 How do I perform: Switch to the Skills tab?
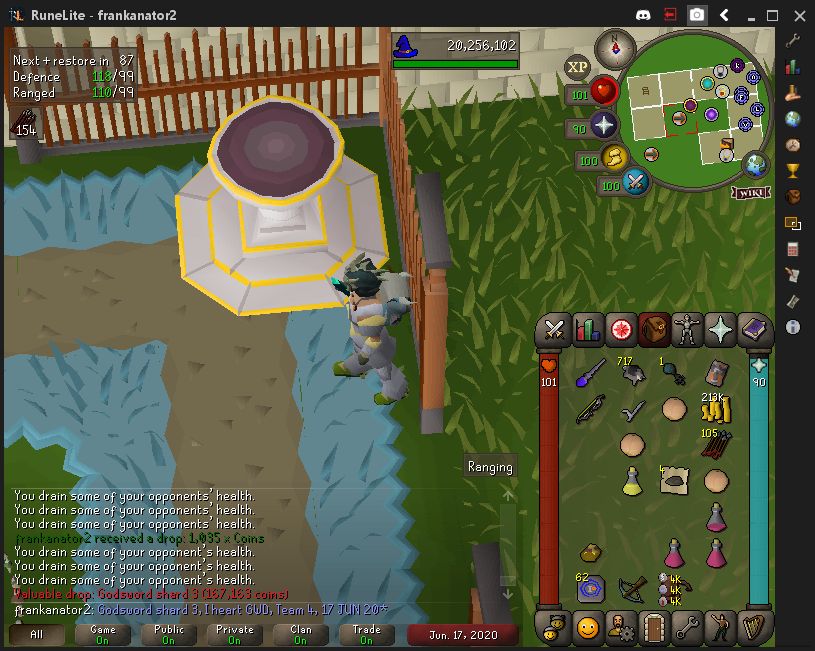[588, 329]
